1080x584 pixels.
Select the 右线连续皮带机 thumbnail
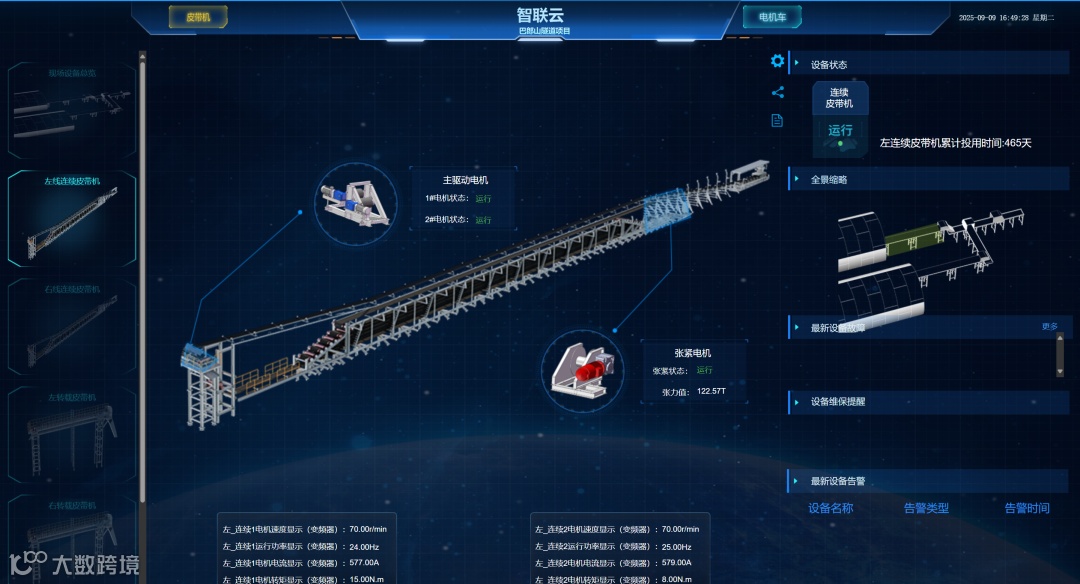point(72,325)
